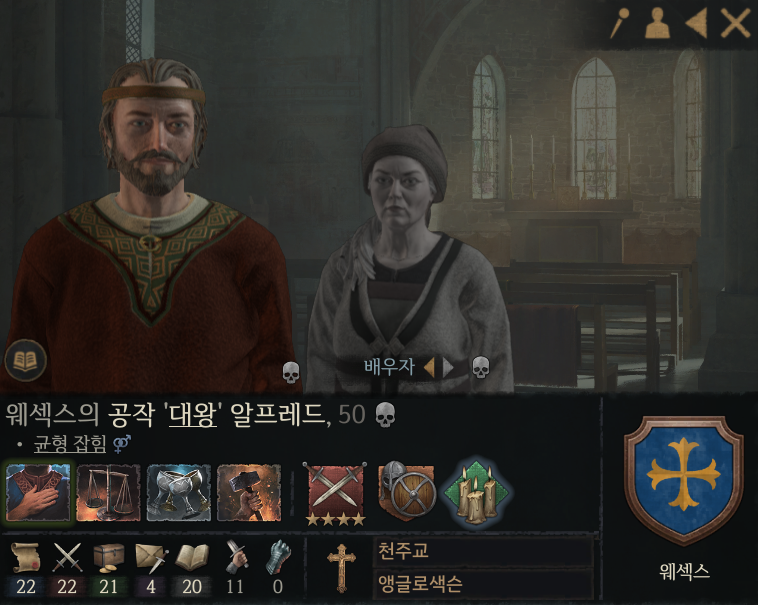The height and width of the screenshot is (605, 758).
Task: Inspect the balance scales trait icon
Action: 108,493
